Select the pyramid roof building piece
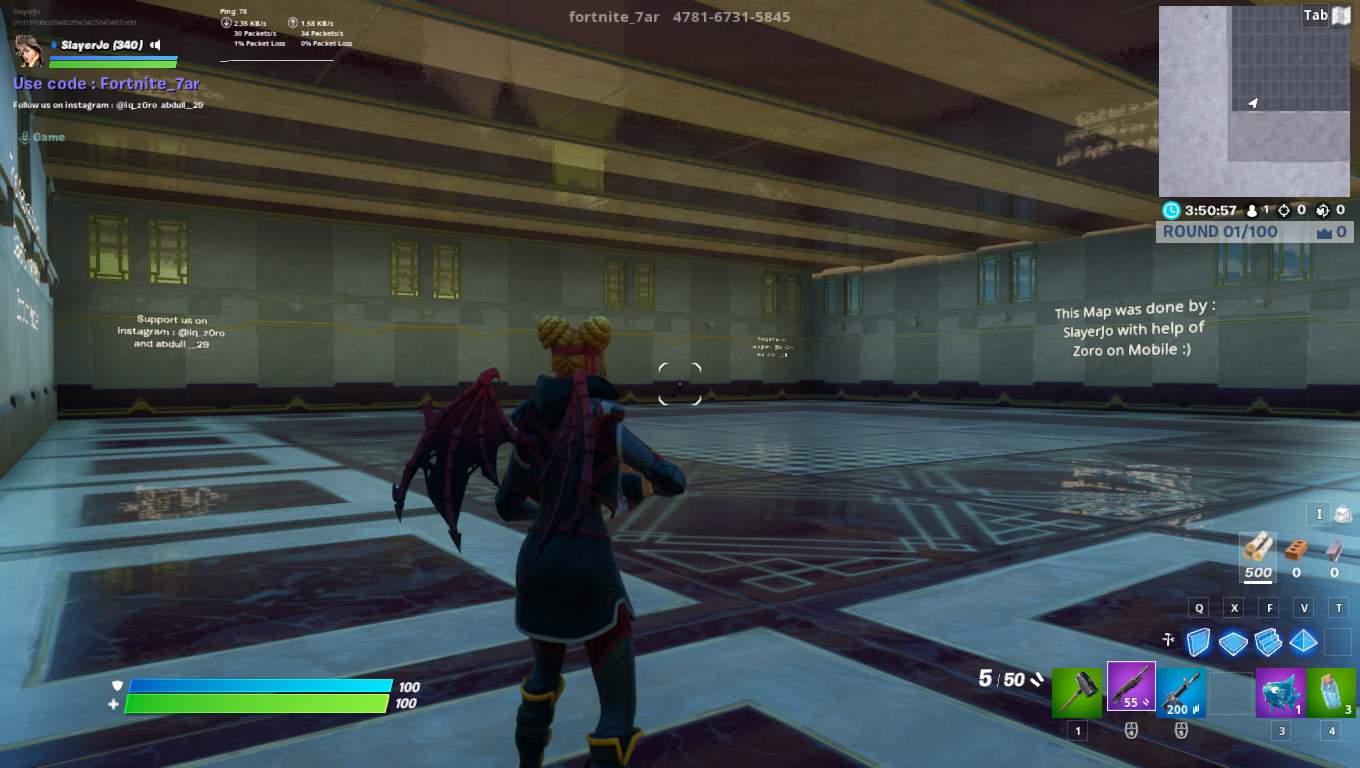Image resolution: width=1360 pixels, height=768 pixels. 1303,641
